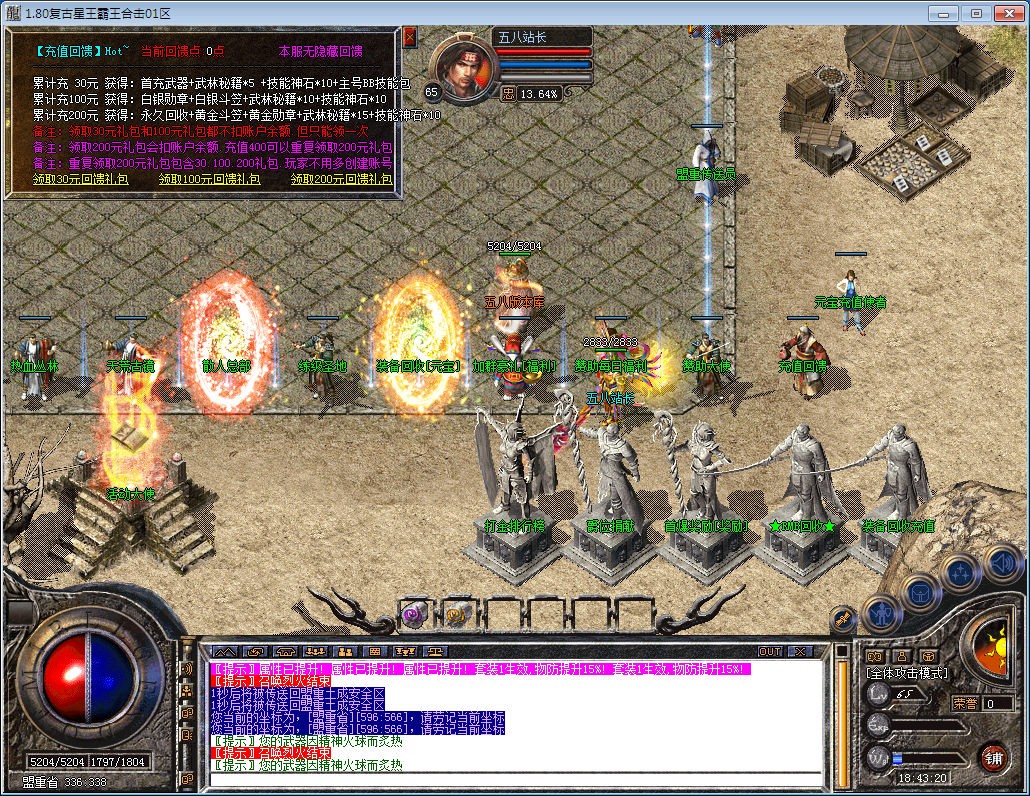
Task: Click the OUT button above the chat
Action: (770, 652)
